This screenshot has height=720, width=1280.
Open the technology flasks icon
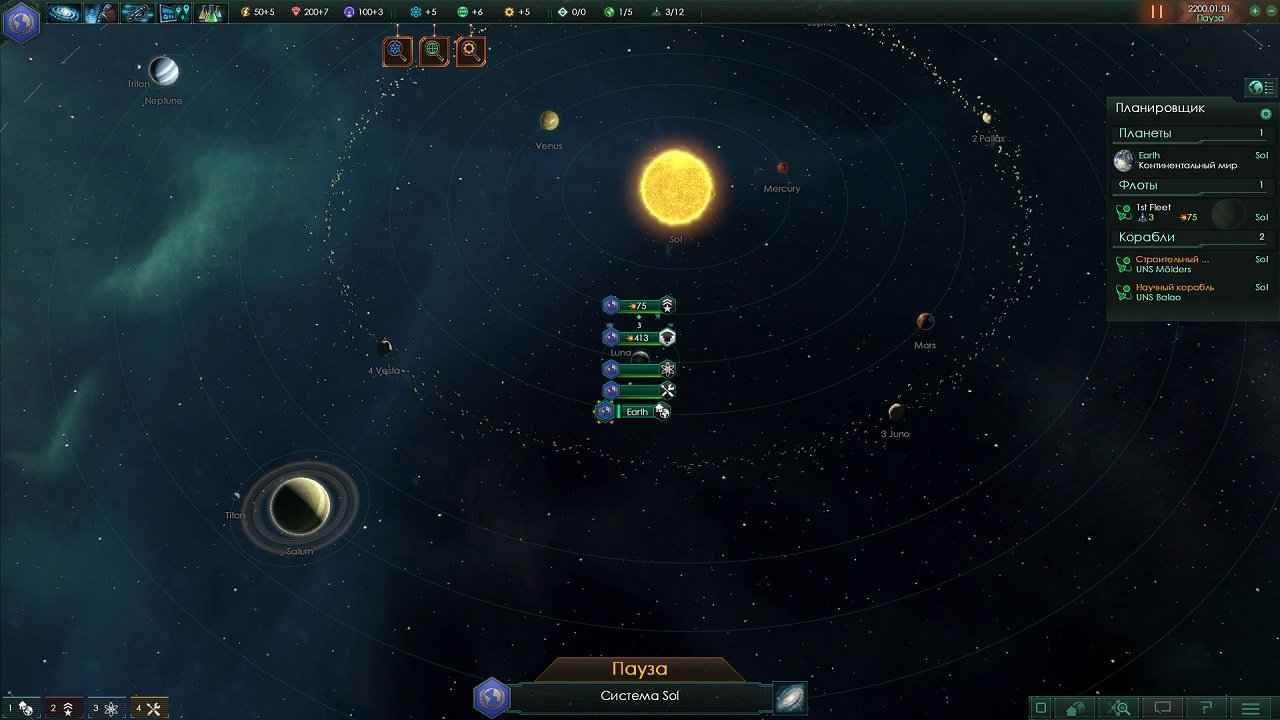pos(212,13)
